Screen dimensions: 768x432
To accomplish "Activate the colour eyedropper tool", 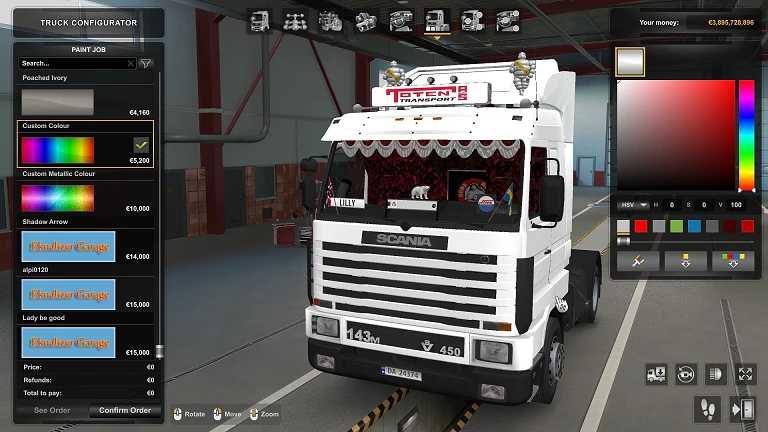I will point(637,260).
